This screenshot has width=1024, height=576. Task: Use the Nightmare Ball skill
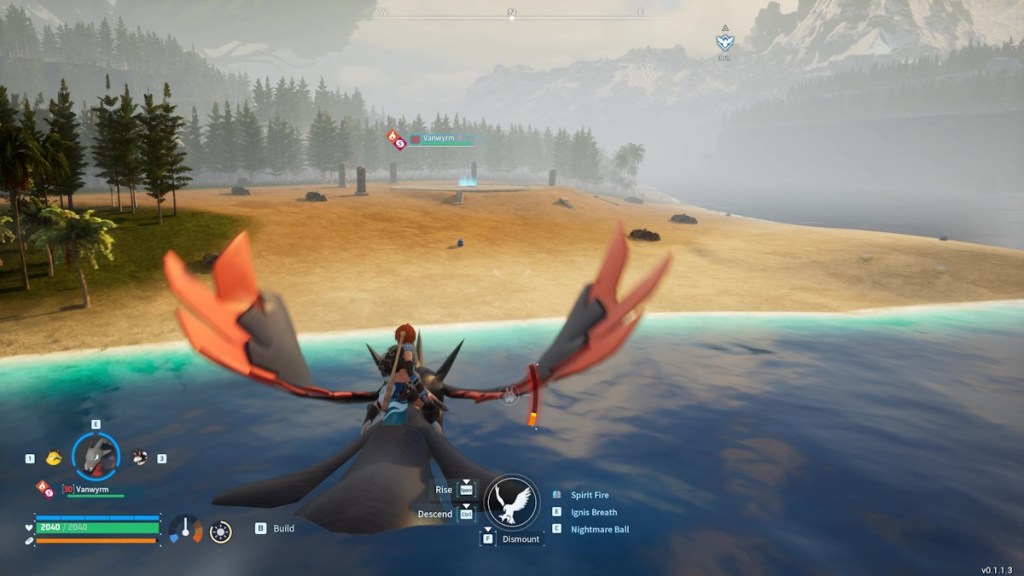(599, 529)
